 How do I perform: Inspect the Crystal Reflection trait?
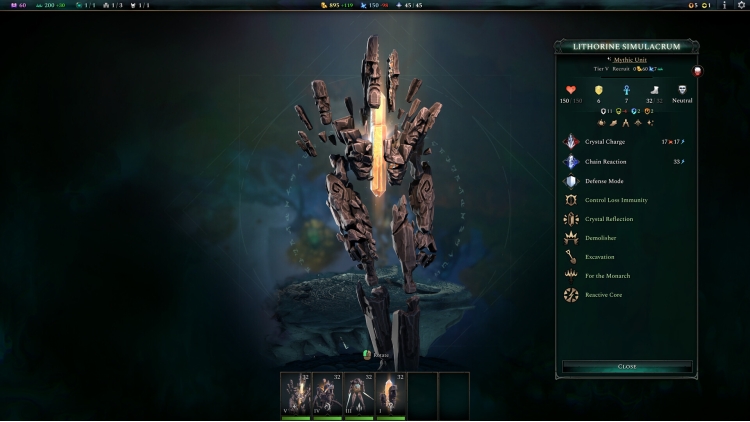[609, 219]
